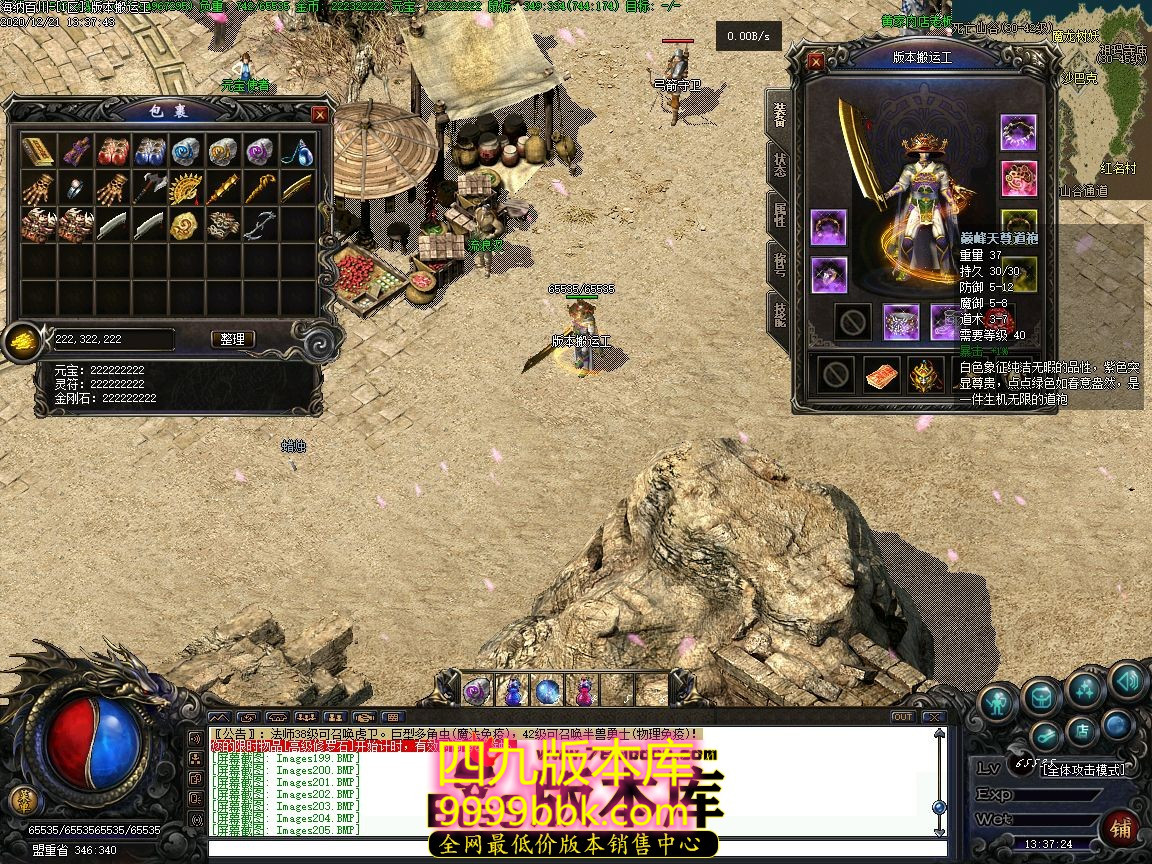Pick the red potion bundle slot
Image resolution: width=1152 pixels, height=864 pixels.
click(112, 151)
